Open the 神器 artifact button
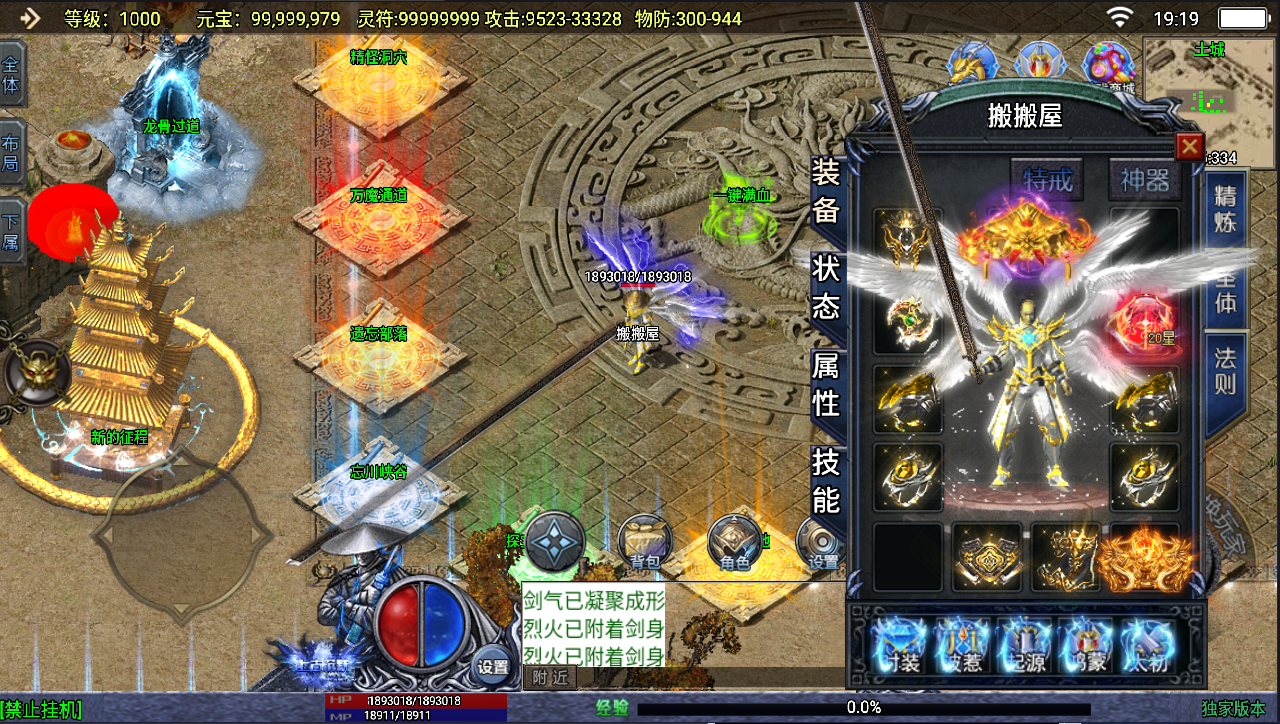Screen dimensions: 1280x724 tap(1144, 180)
